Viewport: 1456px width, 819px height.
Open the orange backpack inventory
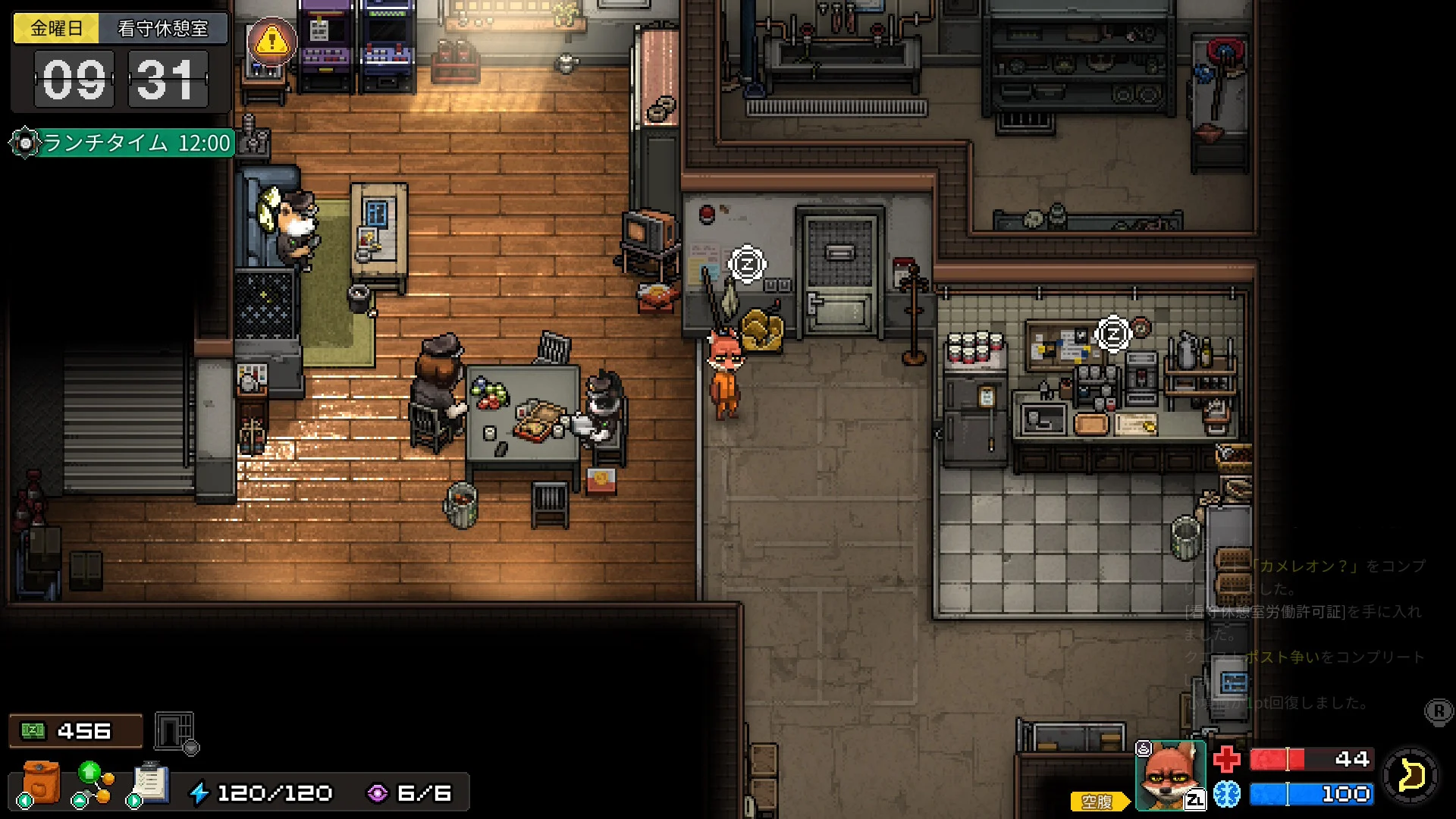click(41, 783)
